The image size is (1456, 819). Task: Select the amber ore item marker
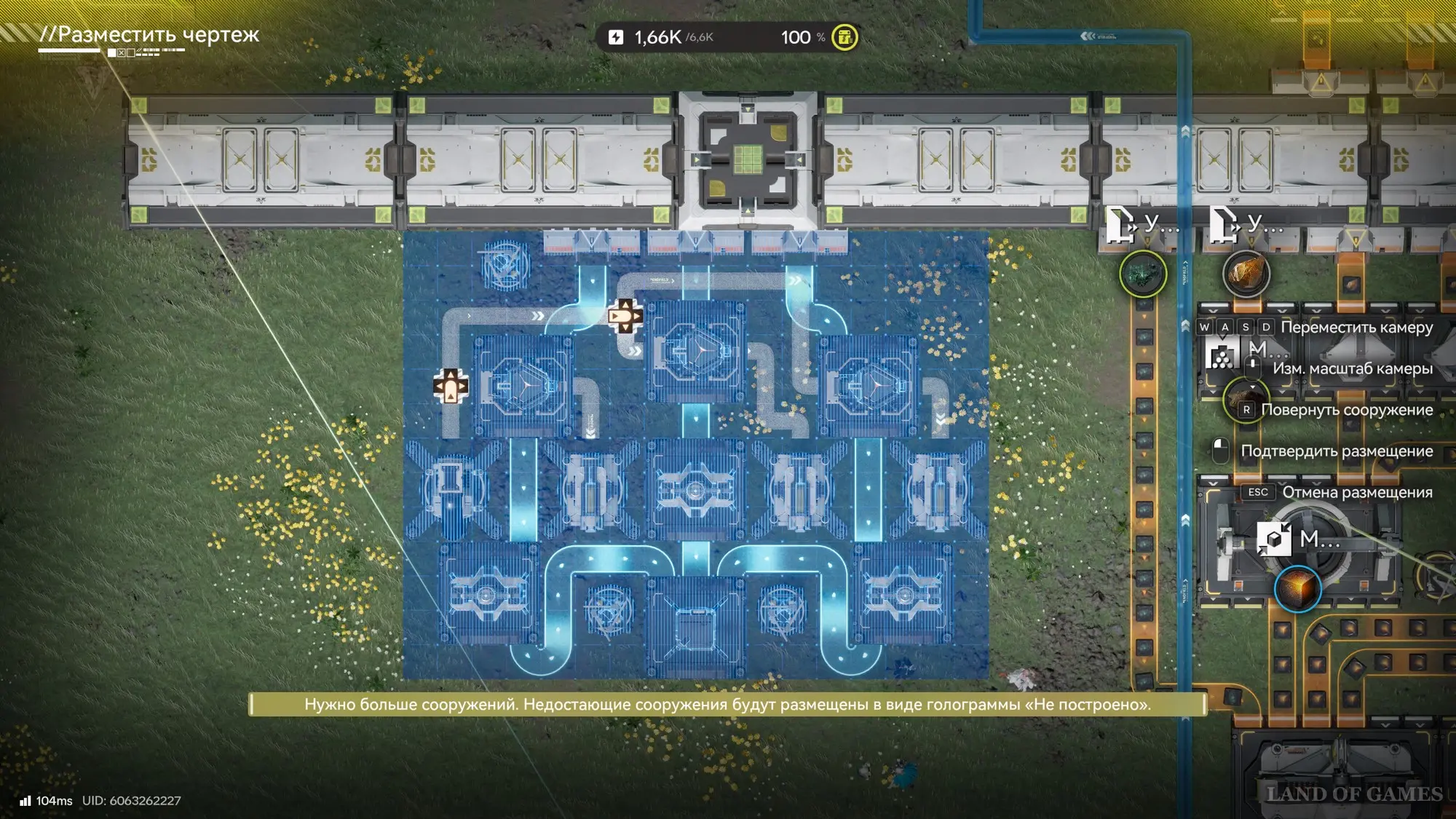(1246, 274)
